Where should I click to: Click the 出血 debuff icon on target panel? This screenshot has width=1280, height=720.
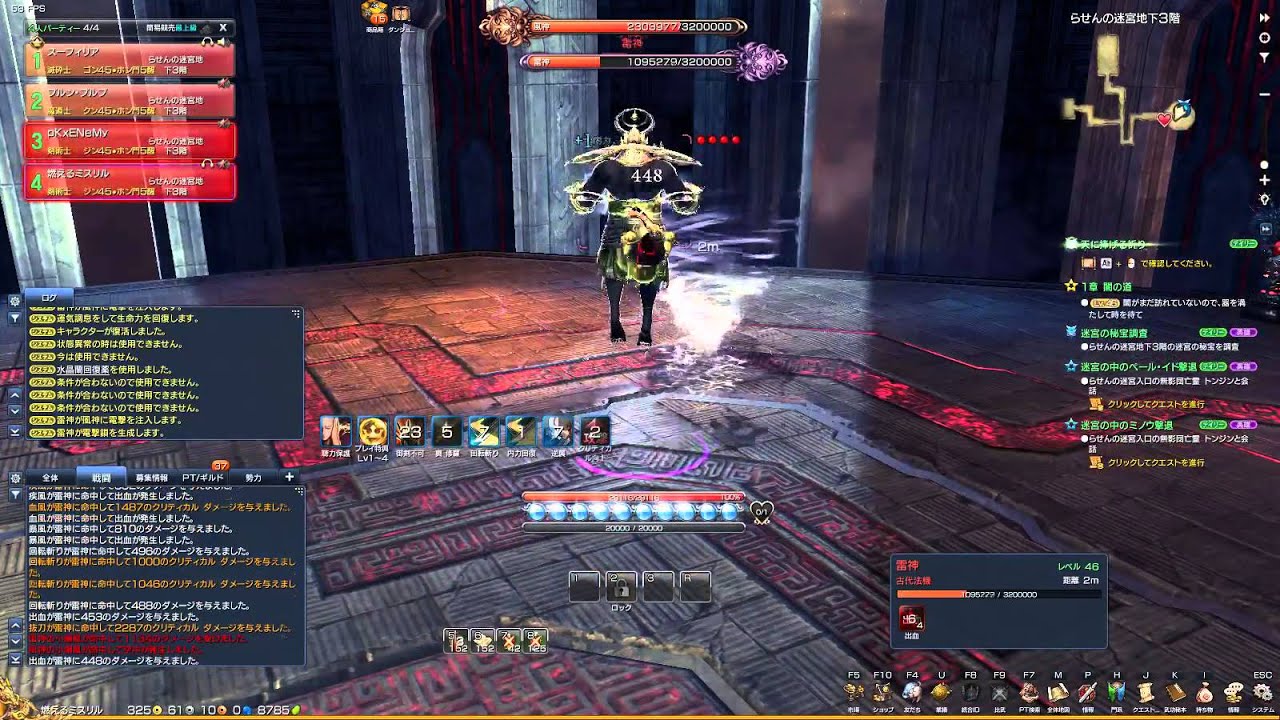(911, 619)
